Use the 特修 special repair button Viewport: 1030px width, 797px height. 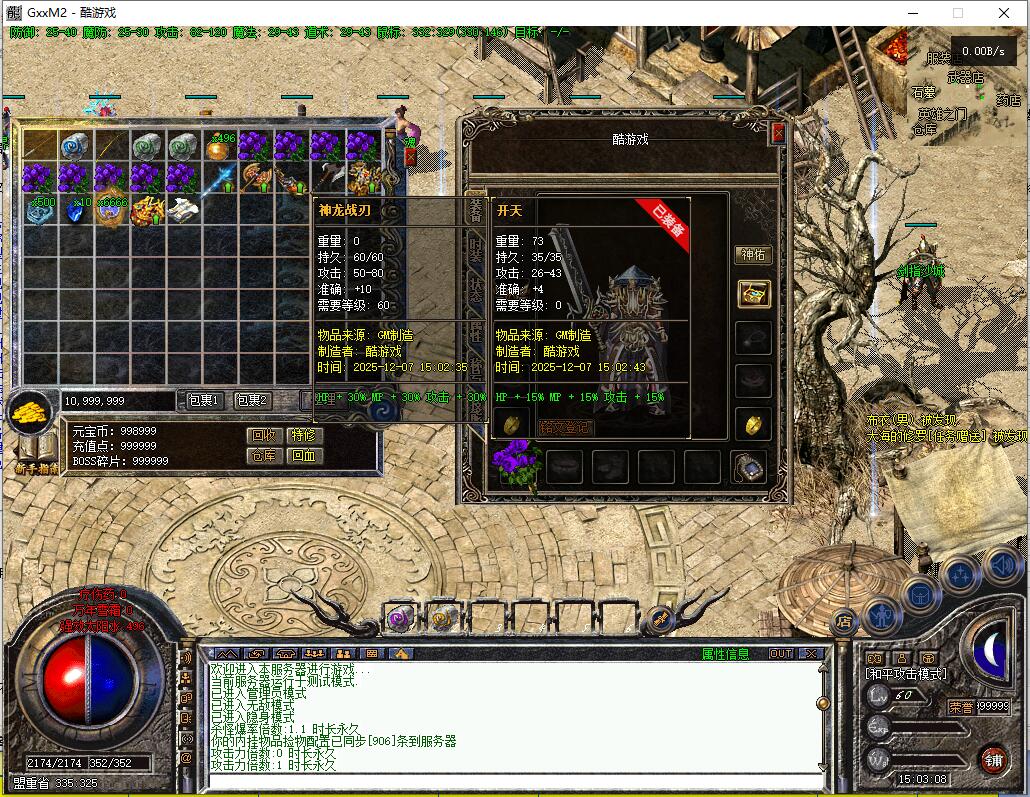(x=303, y=436)
